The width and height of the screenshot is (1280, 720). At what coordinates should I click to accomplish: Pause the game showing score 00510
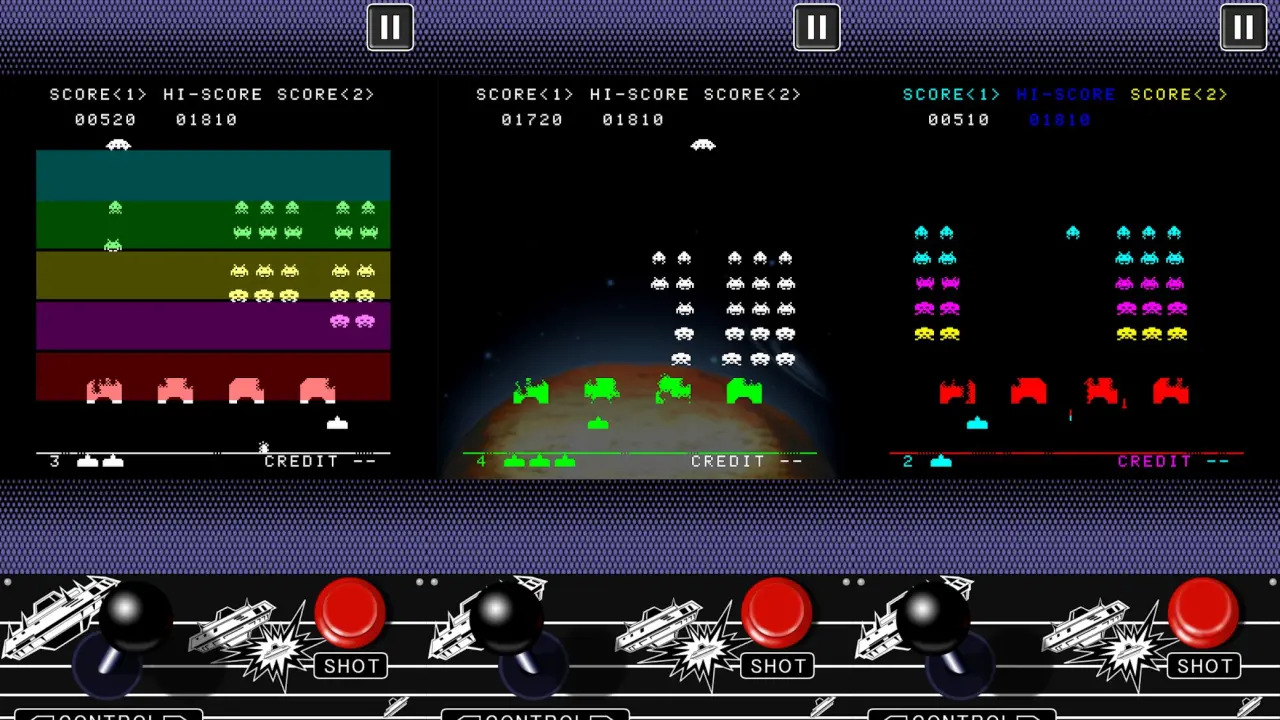[x=1243, y=27]
